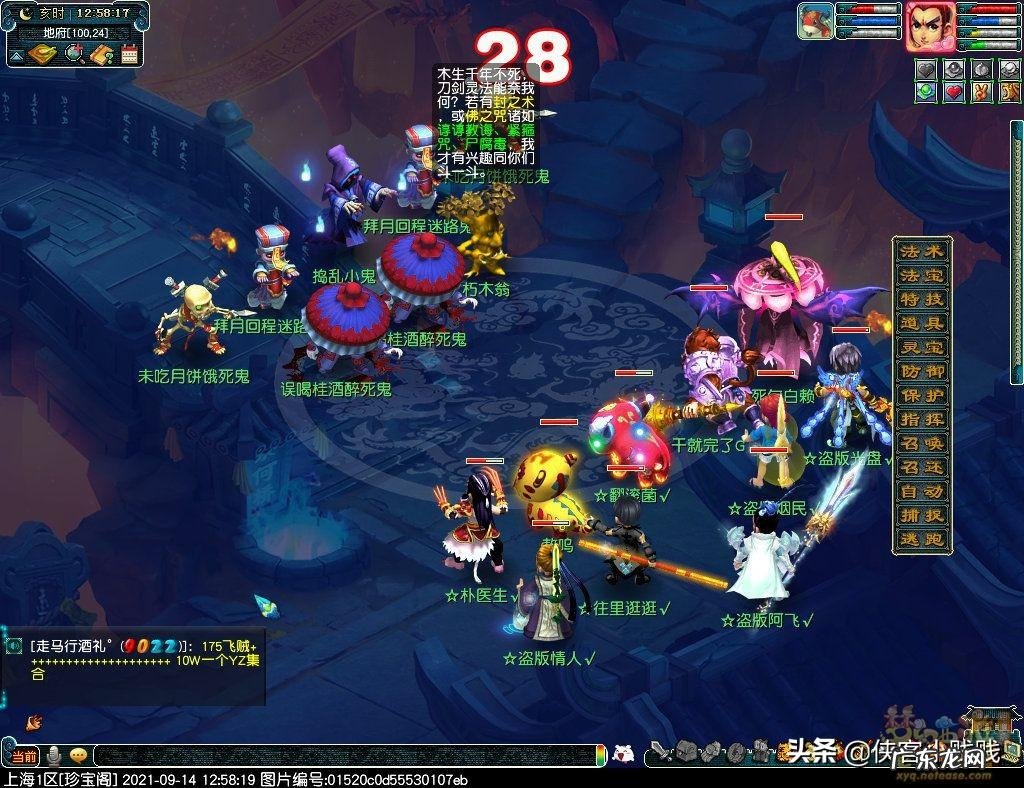The height and width of the screenshot is (788, 1024).
Task: Select the 防御 defend command
Action: 921,372
